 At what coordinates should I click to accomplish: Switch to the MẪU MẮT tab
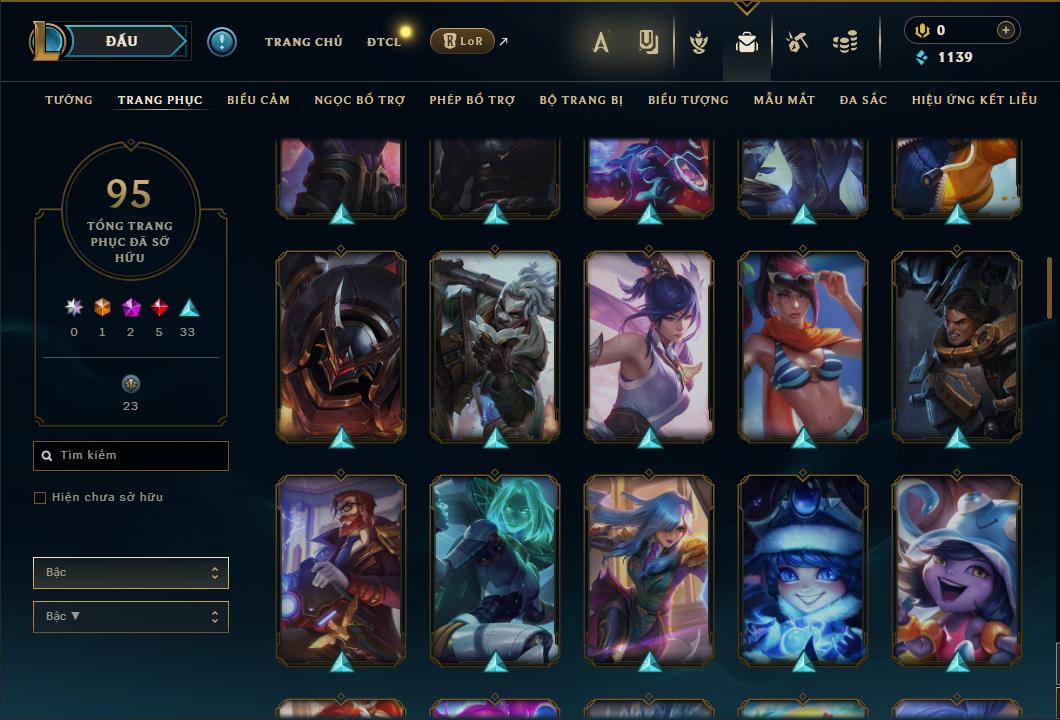[784, 100]
